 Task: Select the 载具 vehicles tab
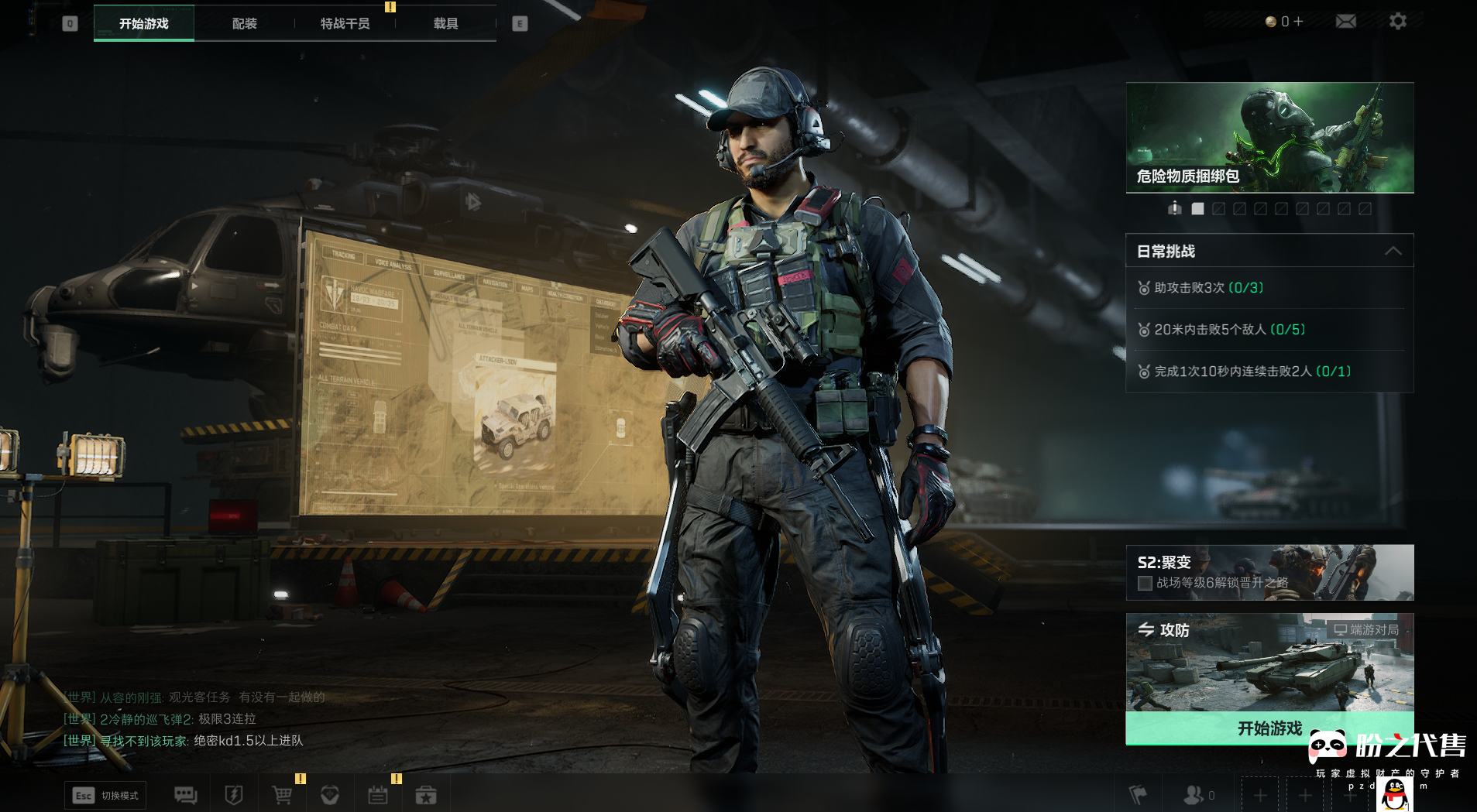point(445,24)
